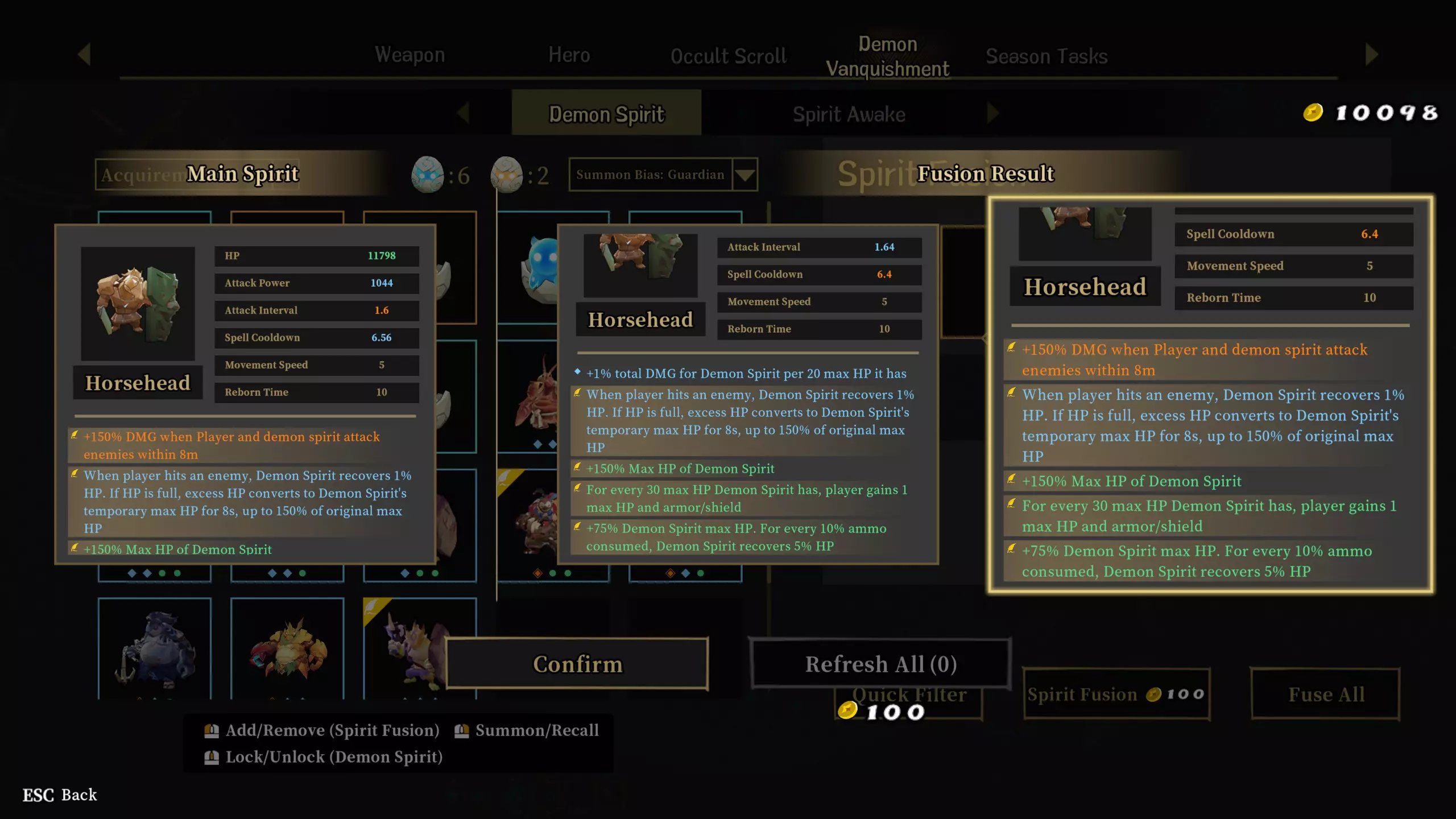Select the Demon Spirit sub-tab
The image size is (1456, 819).
pos(606,114)
